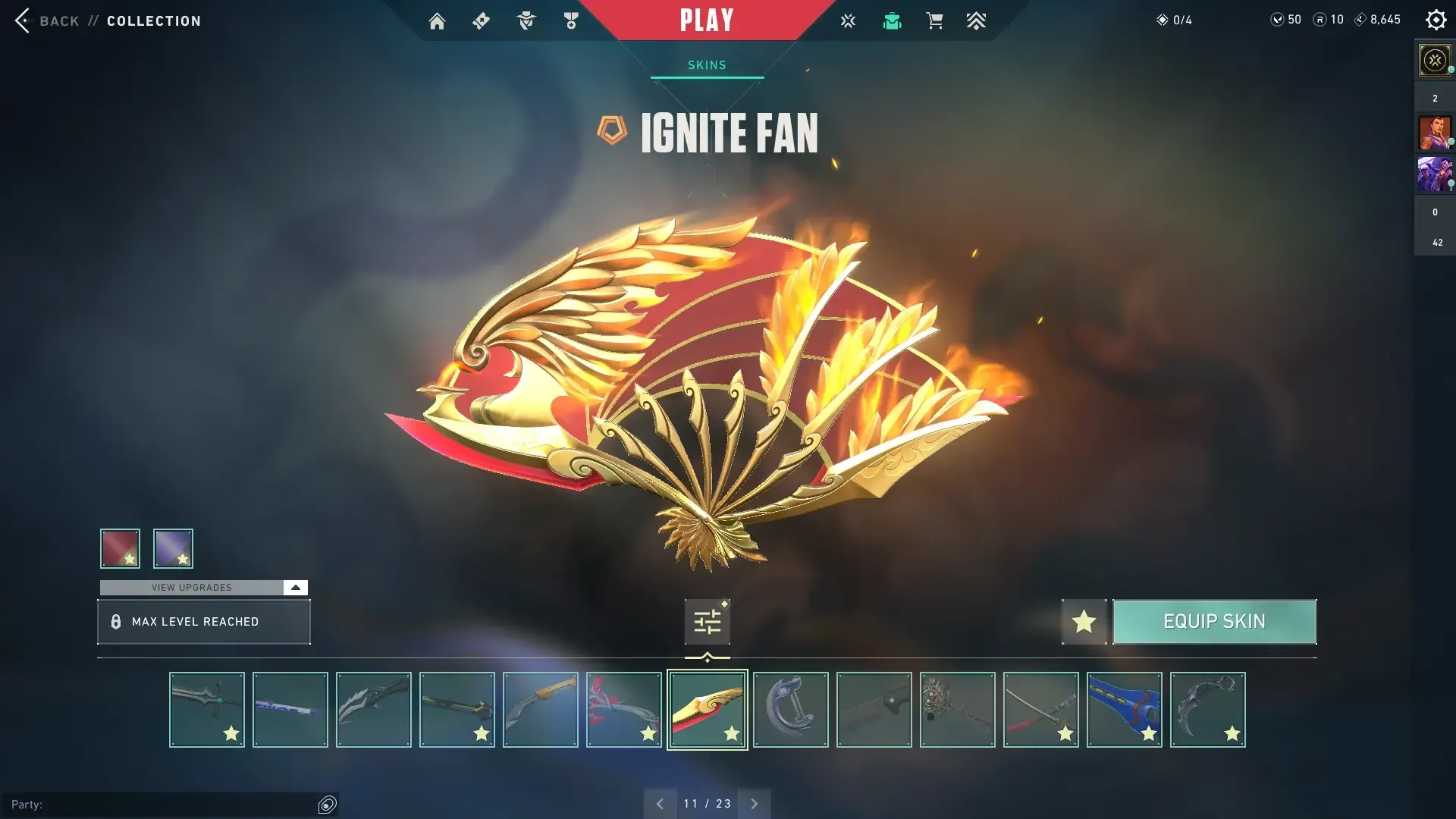This screenshot has width=1456, height=819.
Task: Open skin customization controls under the fan
Action: tap(706, 620)
